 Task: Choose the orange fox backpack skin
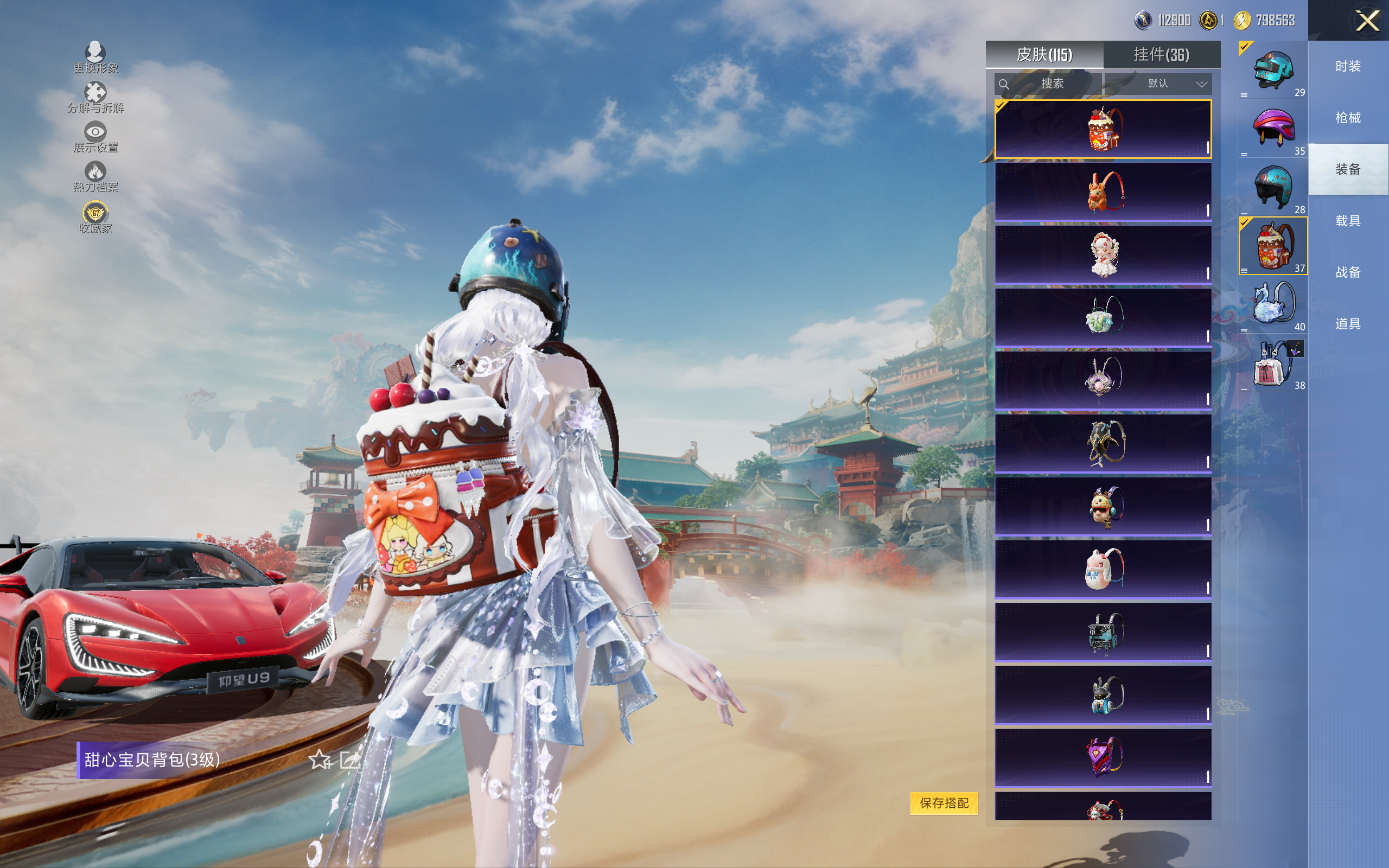click(1103, 192)
